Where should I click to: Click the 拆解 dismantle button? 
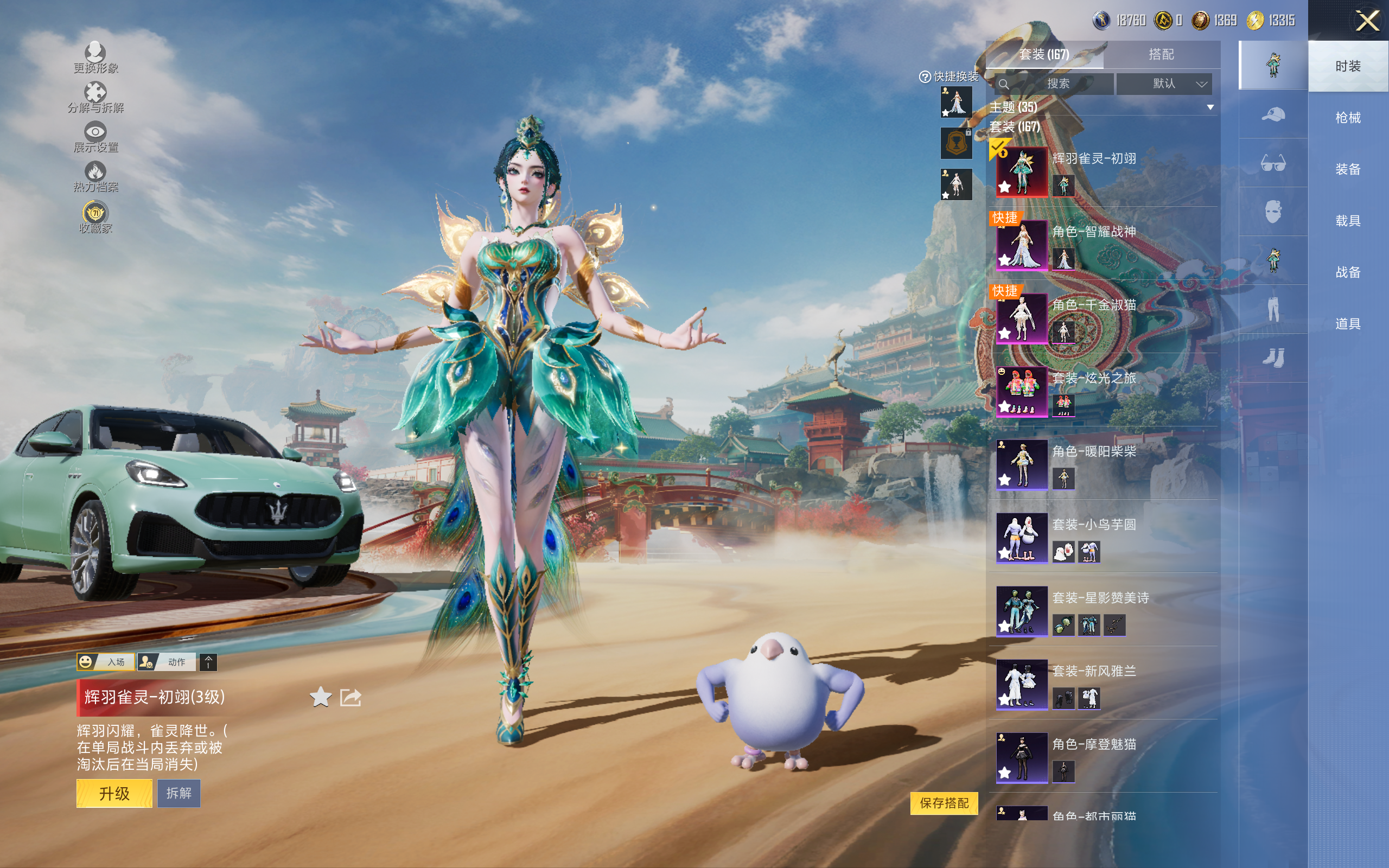[x=179, y=793]
